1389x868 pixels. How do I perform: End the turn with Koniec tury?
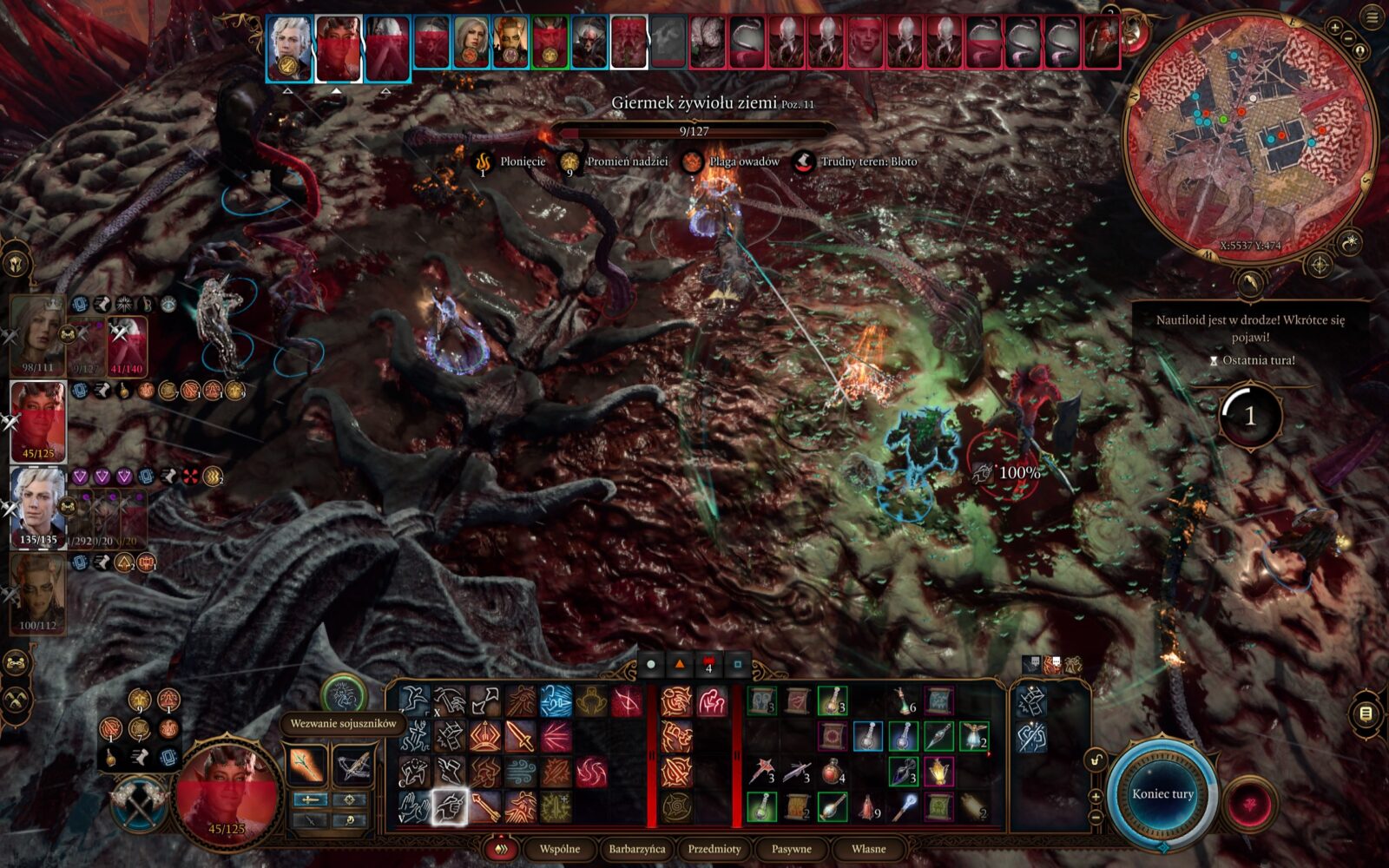coord(1162,794)
